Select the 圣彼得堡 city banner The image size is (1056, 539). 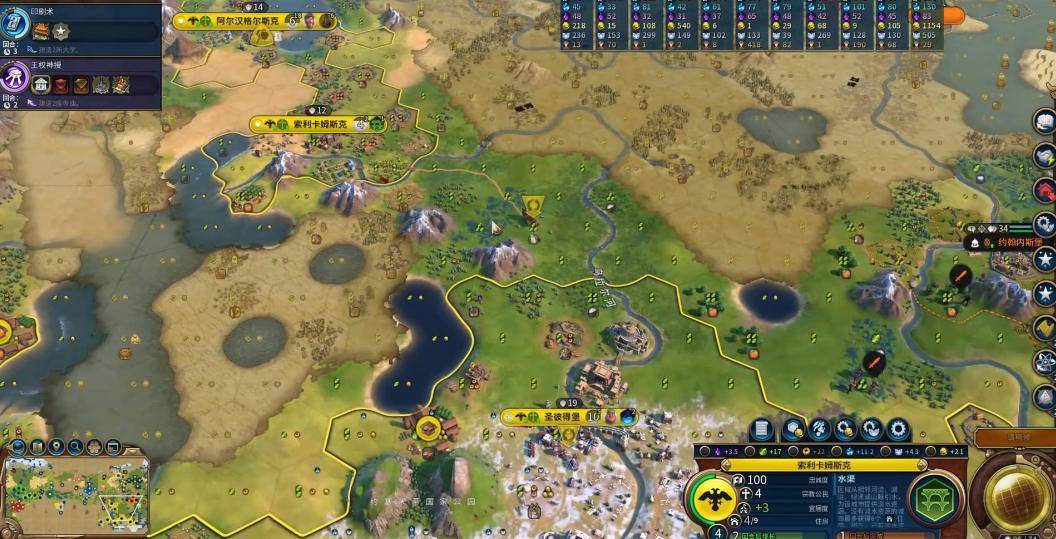click(560, 416)
